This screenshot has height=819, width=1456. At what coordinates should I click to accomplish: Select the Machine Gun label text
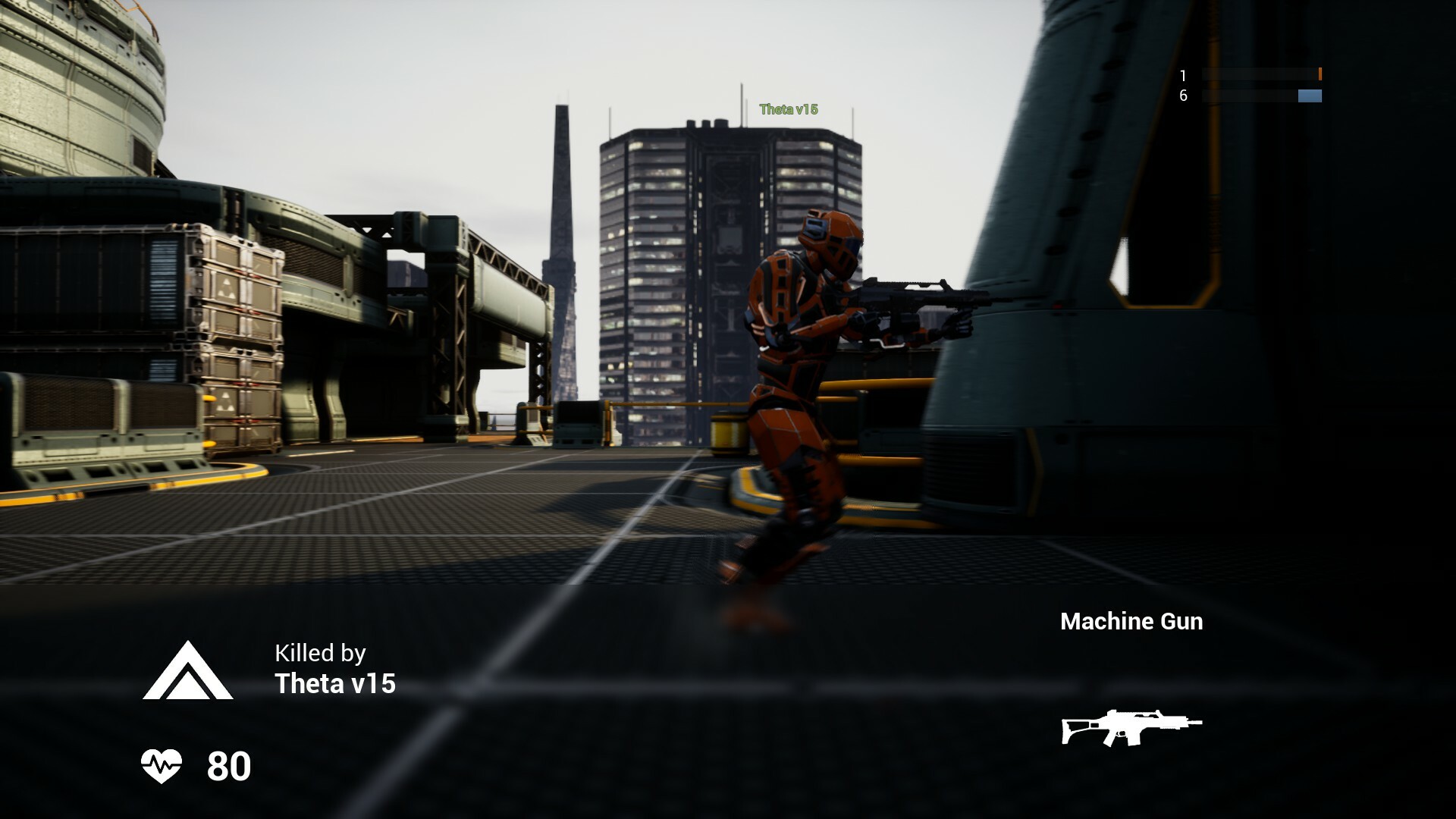1131,622
